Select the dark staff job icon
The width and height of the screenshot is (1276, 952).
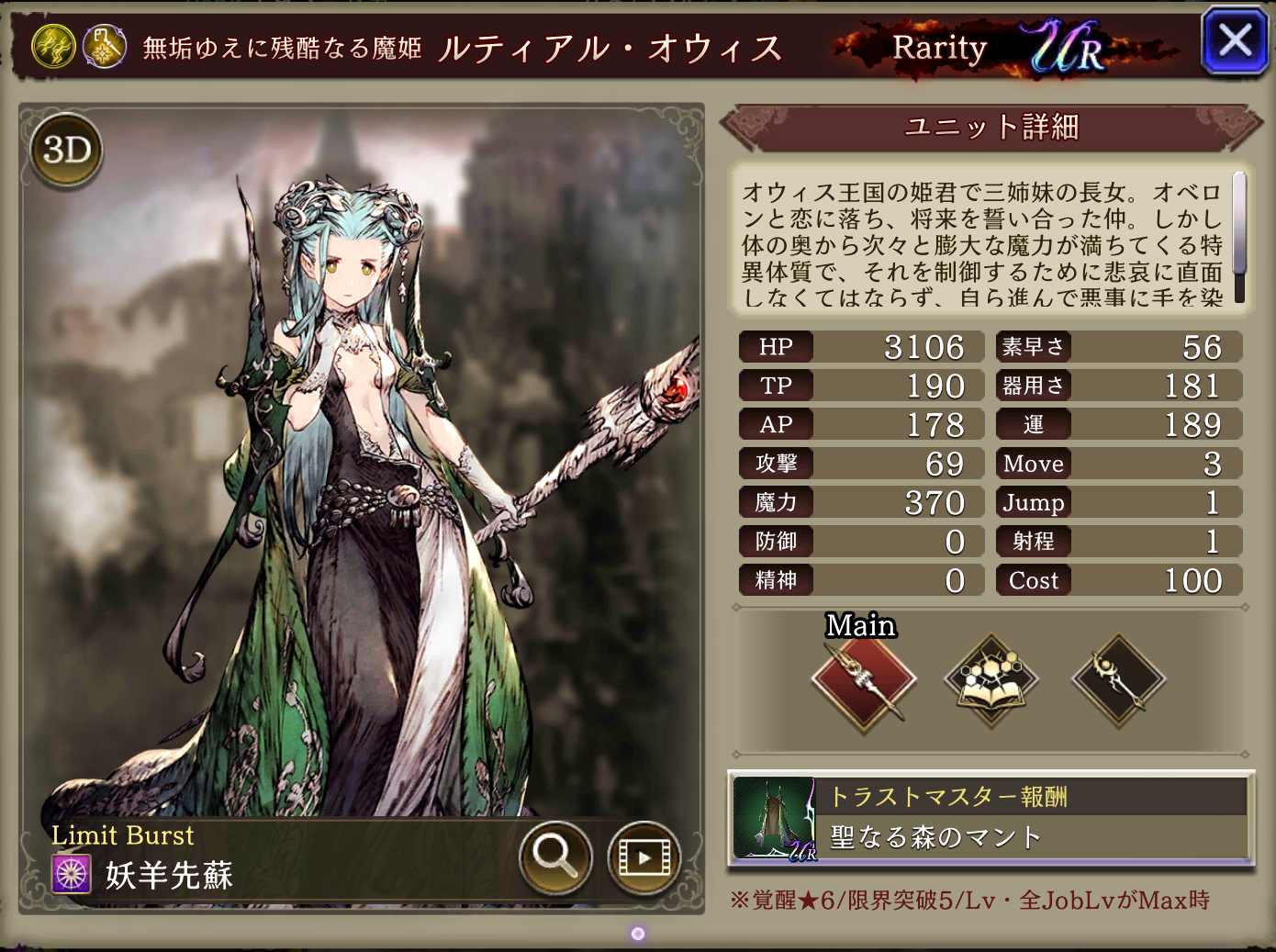pos(1118,681)
